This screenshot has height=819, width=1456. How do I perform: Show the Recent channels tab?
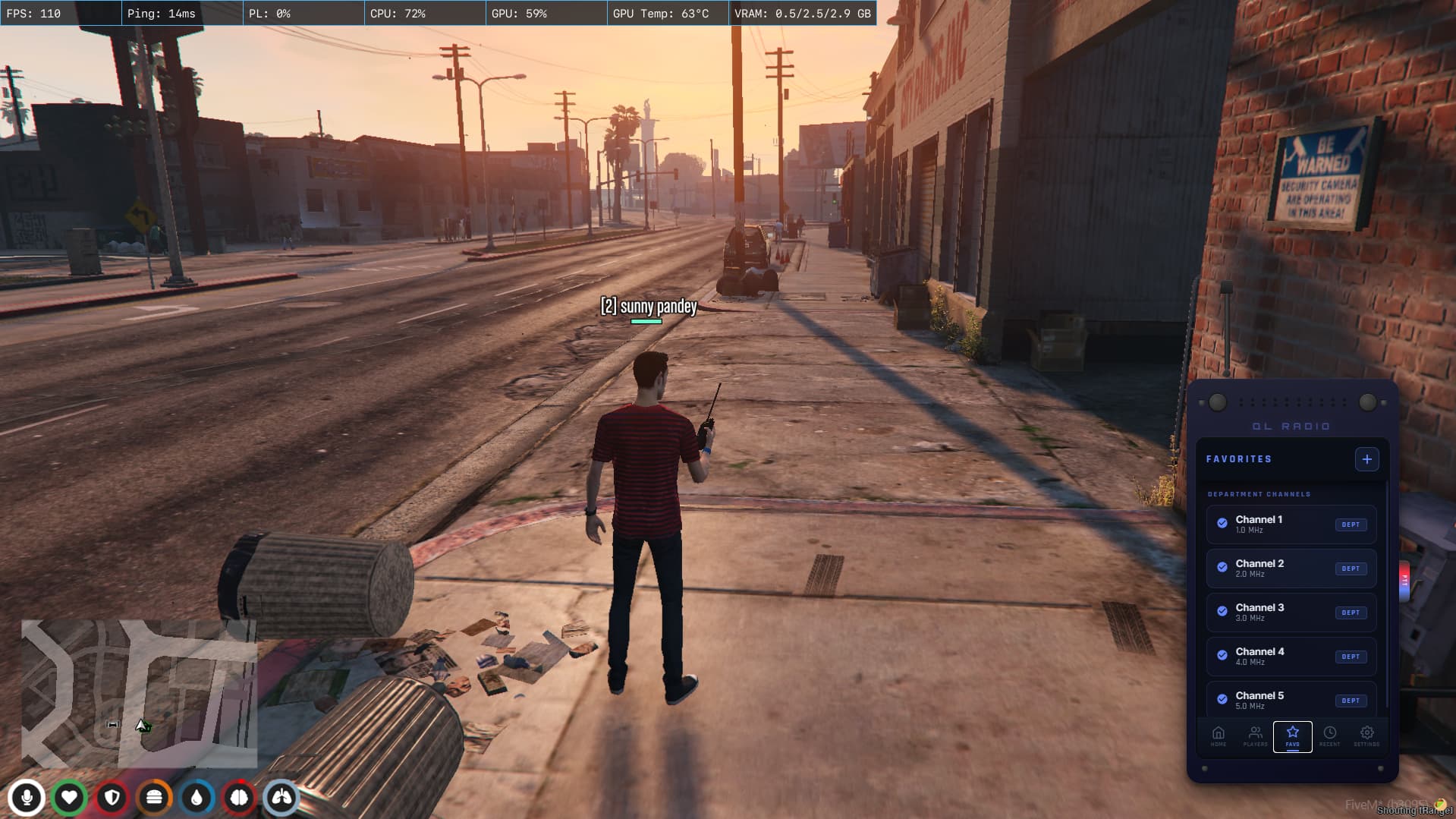point(1329,736)
